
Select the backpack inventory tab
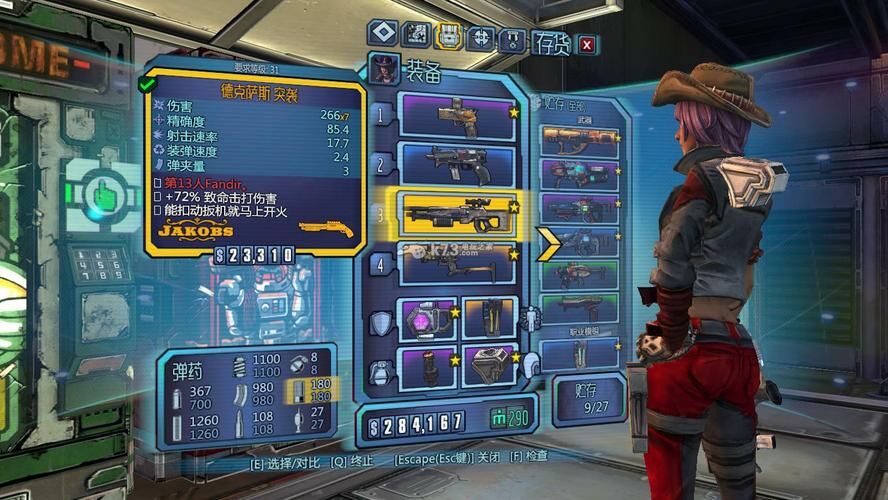(450, 37)
